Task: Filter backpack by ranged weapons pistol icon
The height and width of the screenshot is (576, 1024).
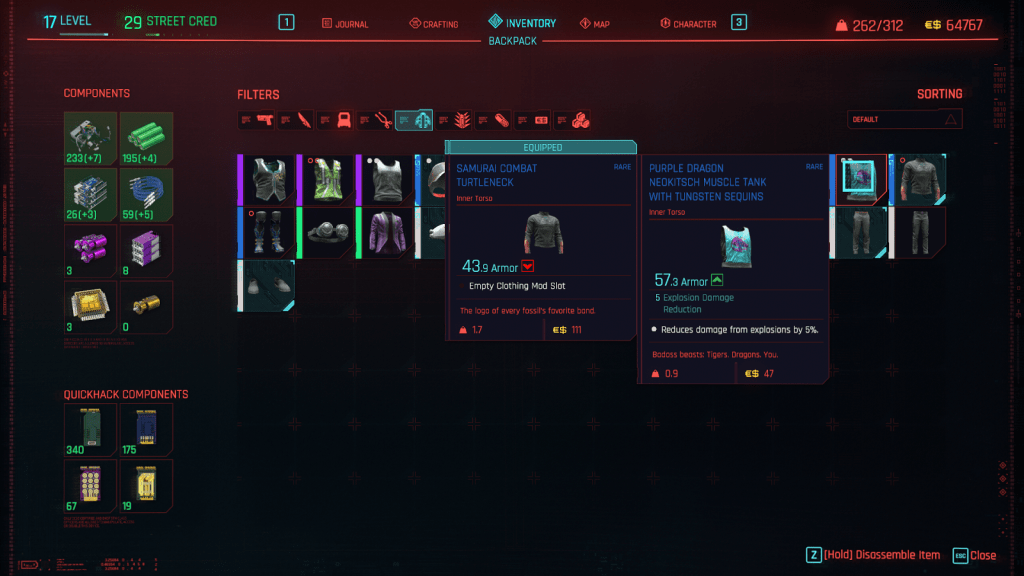Action: coord(264,120)
